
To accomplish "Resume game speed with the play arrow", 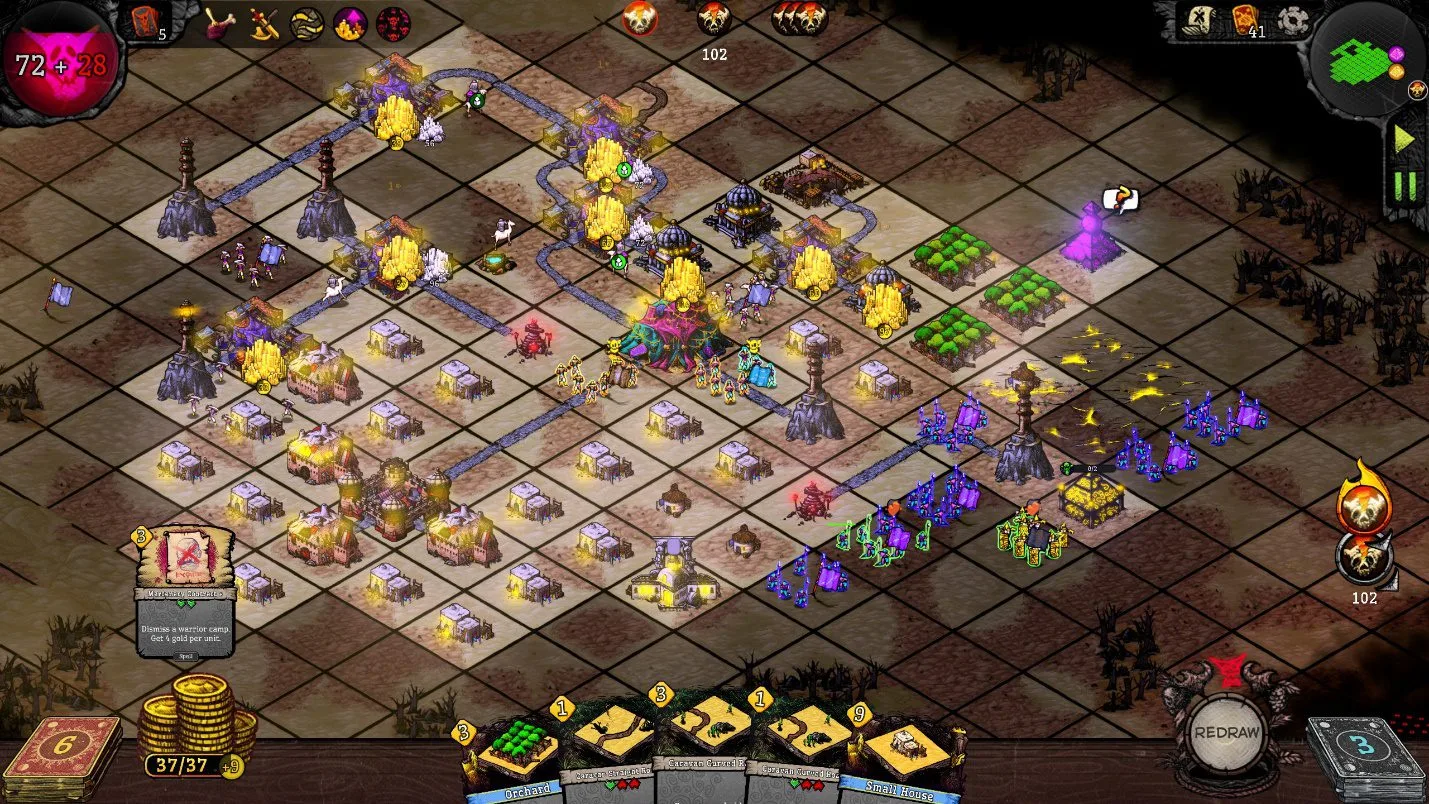I will pos(1405,140).
